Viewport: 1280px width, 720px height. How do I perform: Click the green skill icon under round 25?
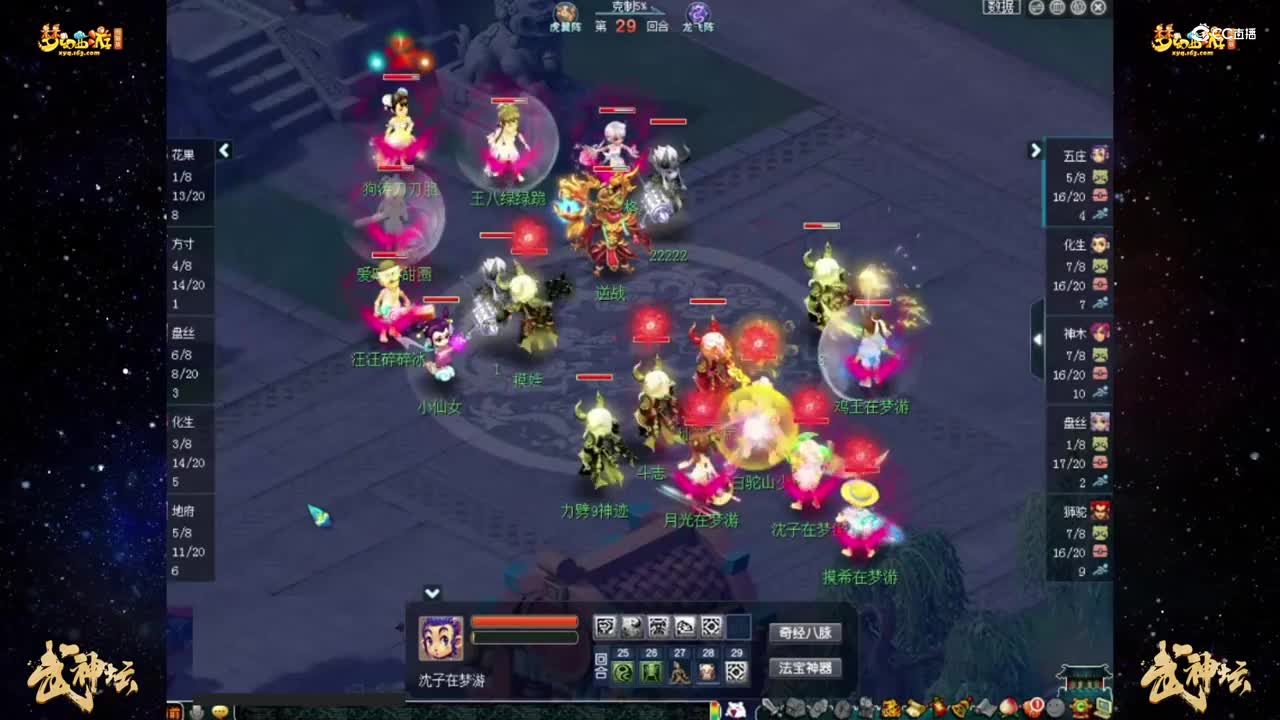(x=621, y=672)
